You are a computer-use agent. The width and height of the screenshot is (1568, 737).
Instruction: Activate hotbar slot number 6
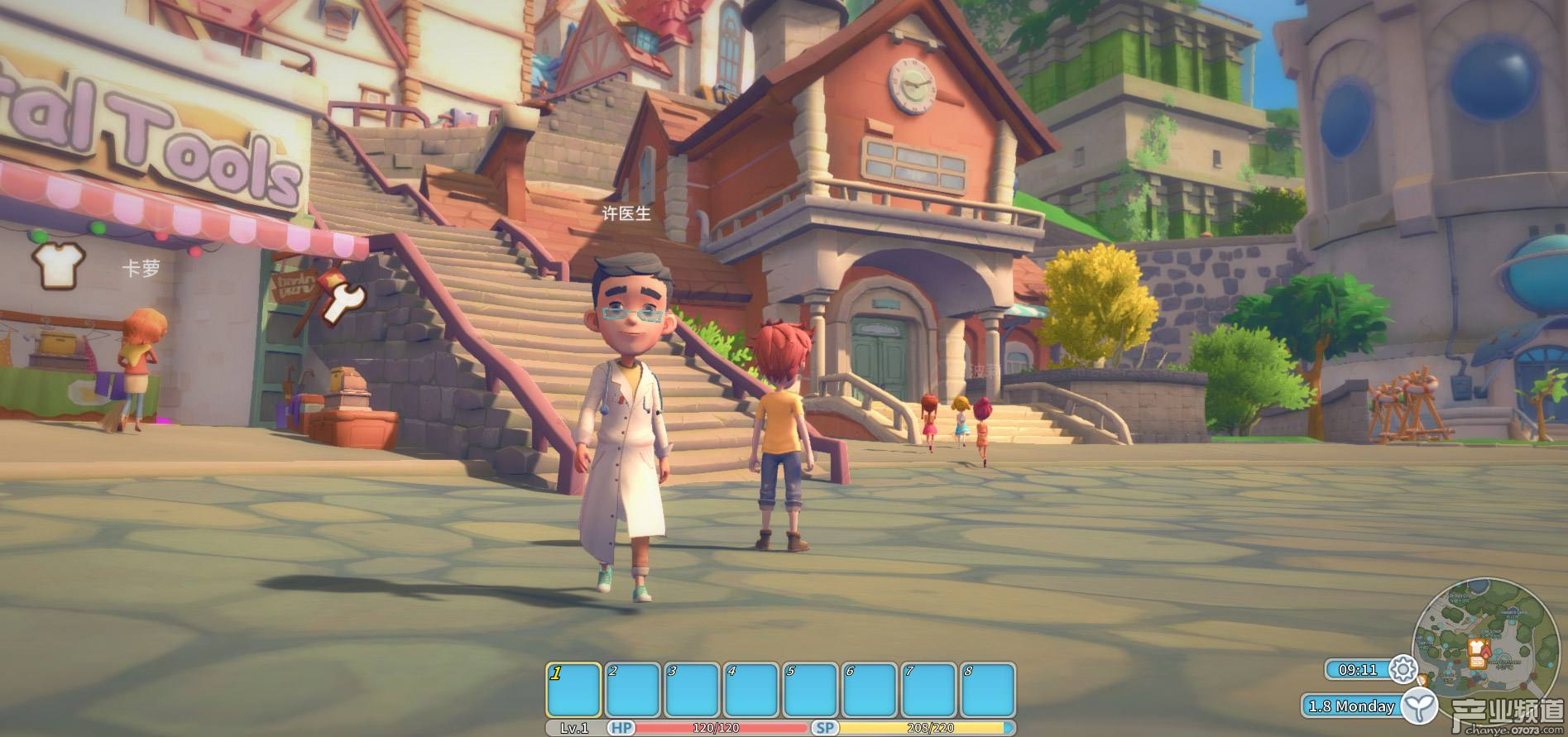pyautogui.click(x=870, y=690)
